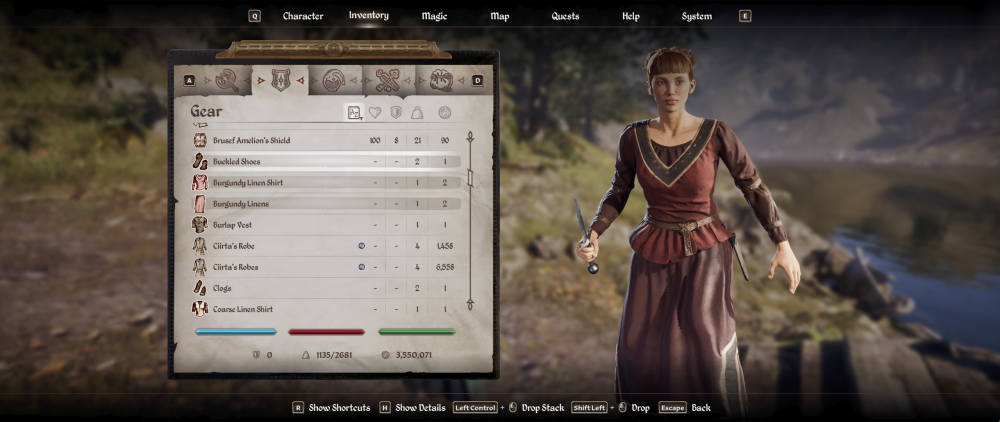
Task: Switch to the Magic menu
Action: click(434, 16)
